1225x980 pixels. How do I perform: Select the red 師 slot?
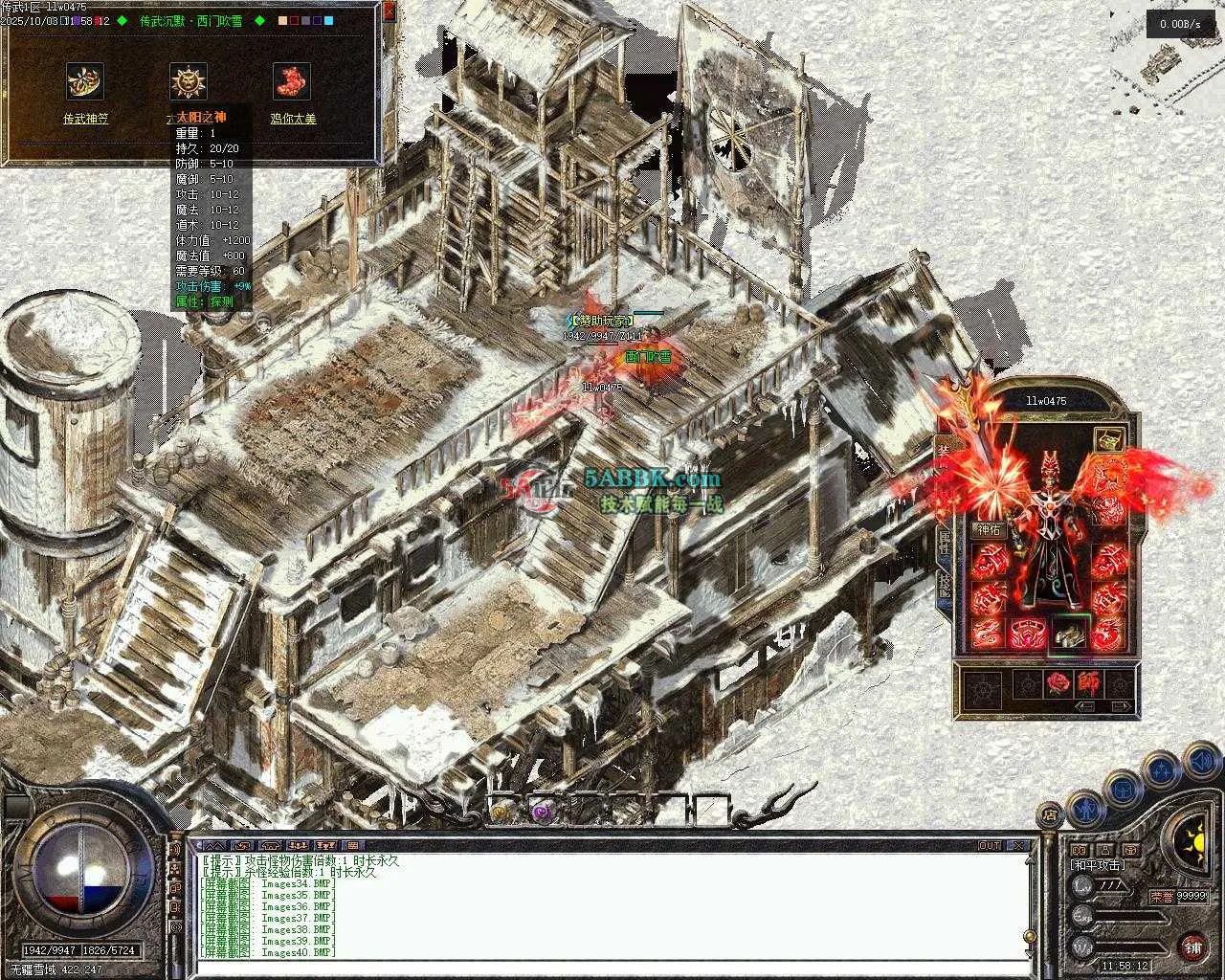coord(1089,683)
